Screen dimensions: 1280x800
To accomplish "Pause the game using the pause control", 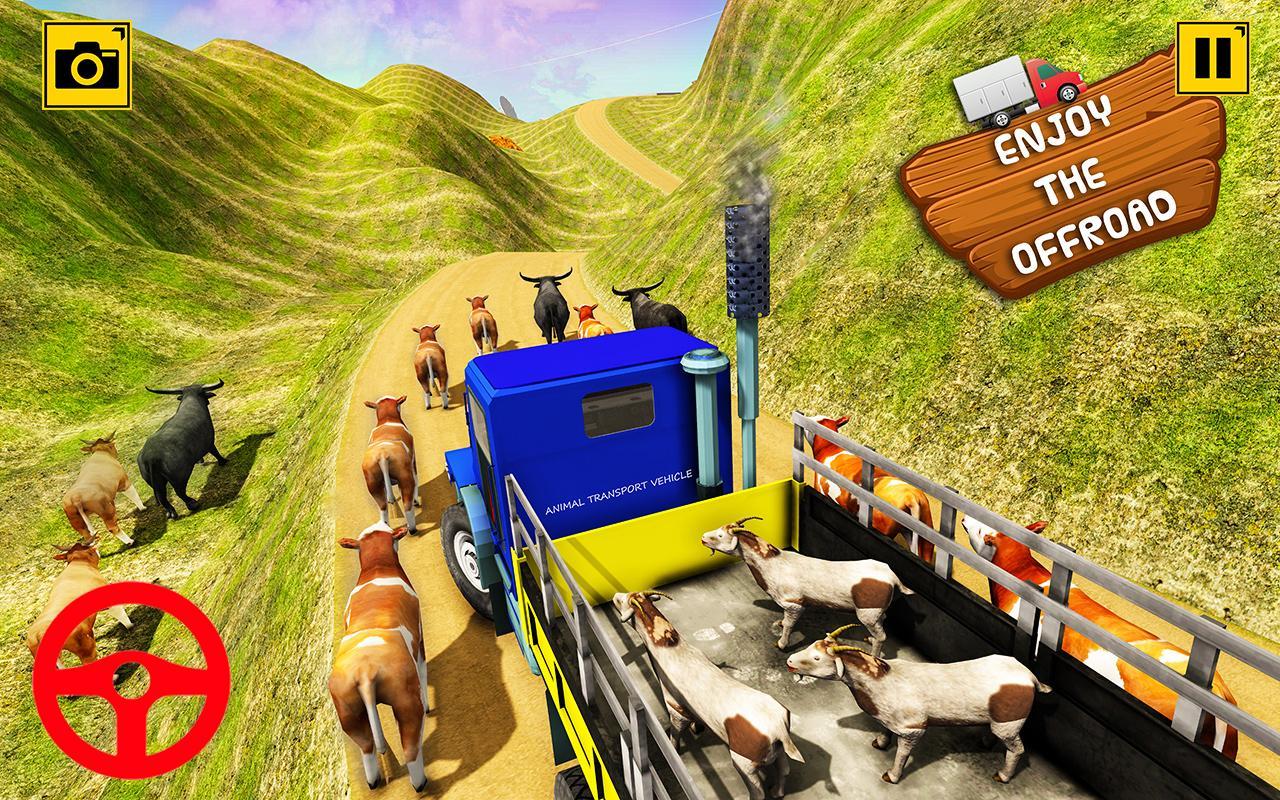I will (x=1212, y=57).
